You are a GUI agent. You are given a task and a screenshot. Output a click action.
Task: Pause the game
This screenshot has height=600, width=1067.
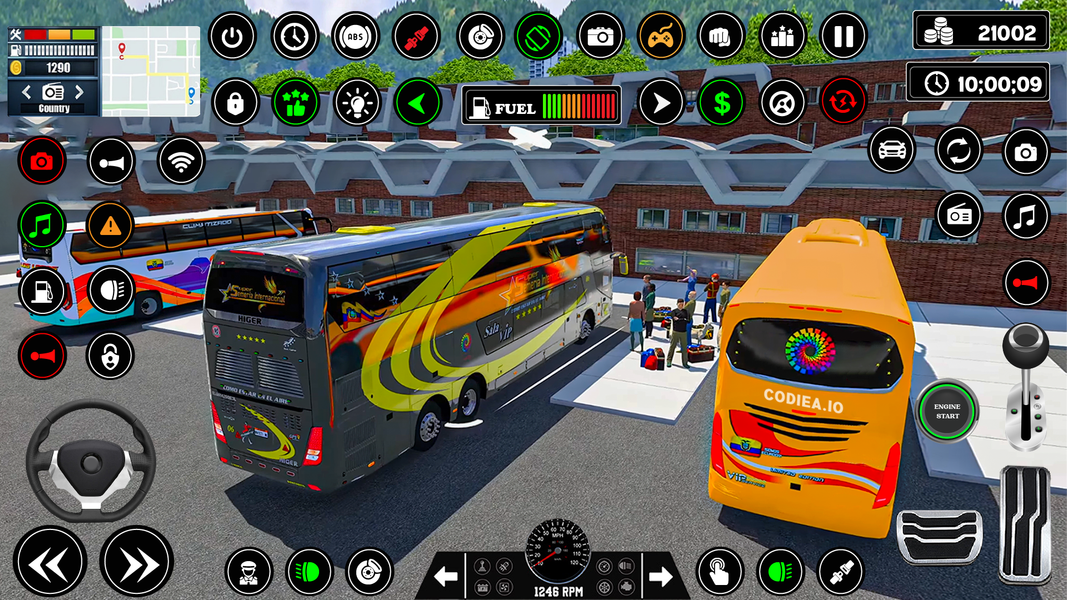click(843, 37)
